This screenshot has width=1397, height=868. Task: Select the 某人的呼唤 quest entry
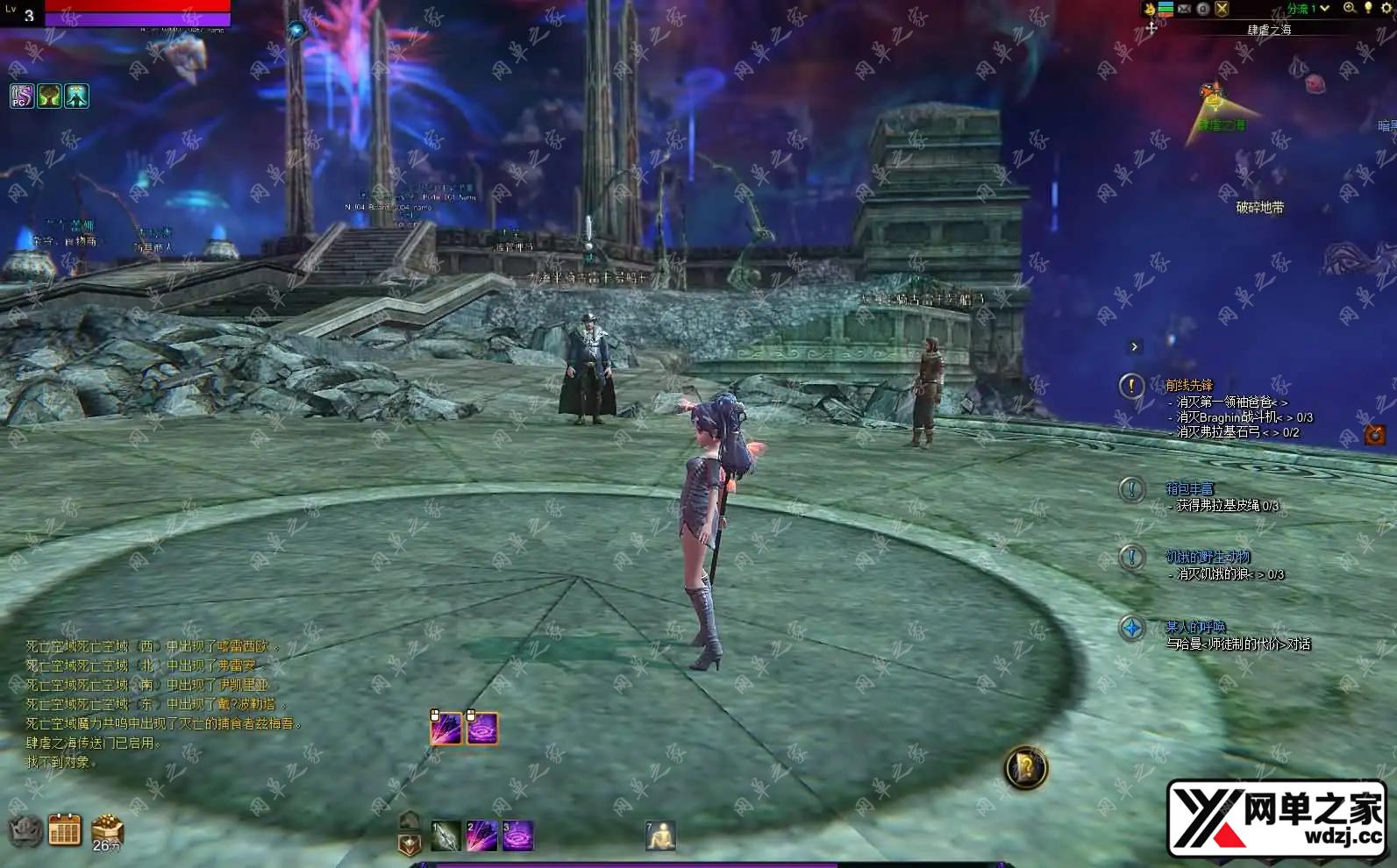(x=1195, y=627)
